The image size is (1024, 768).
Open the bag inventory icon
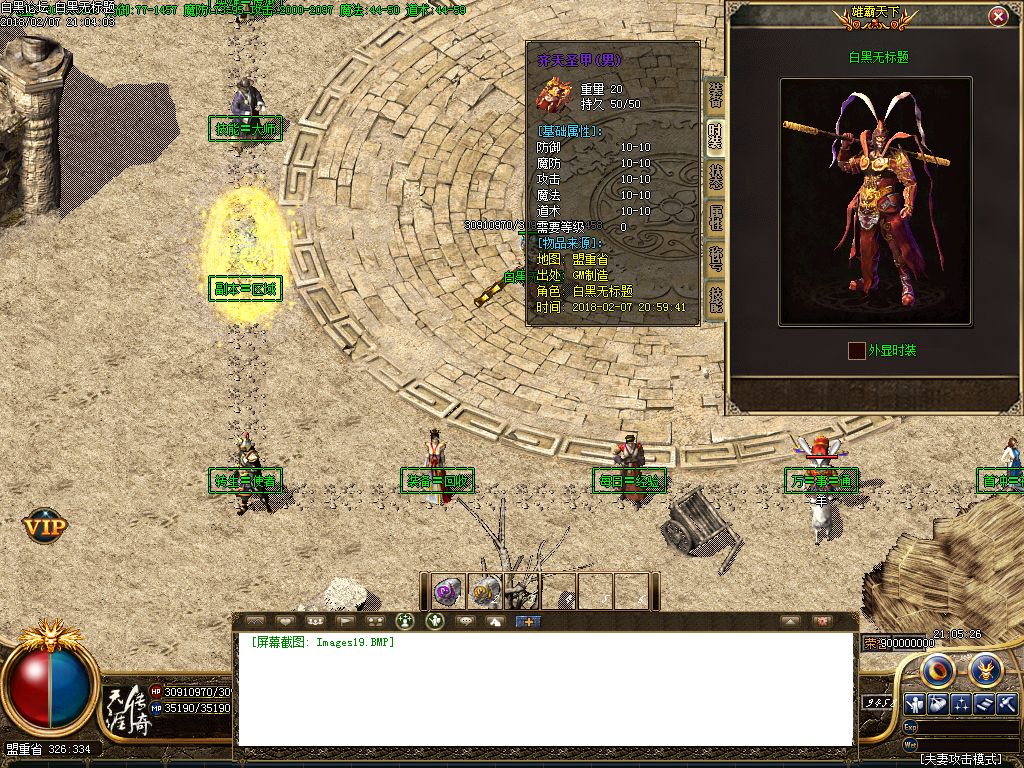tap(938, 704)
